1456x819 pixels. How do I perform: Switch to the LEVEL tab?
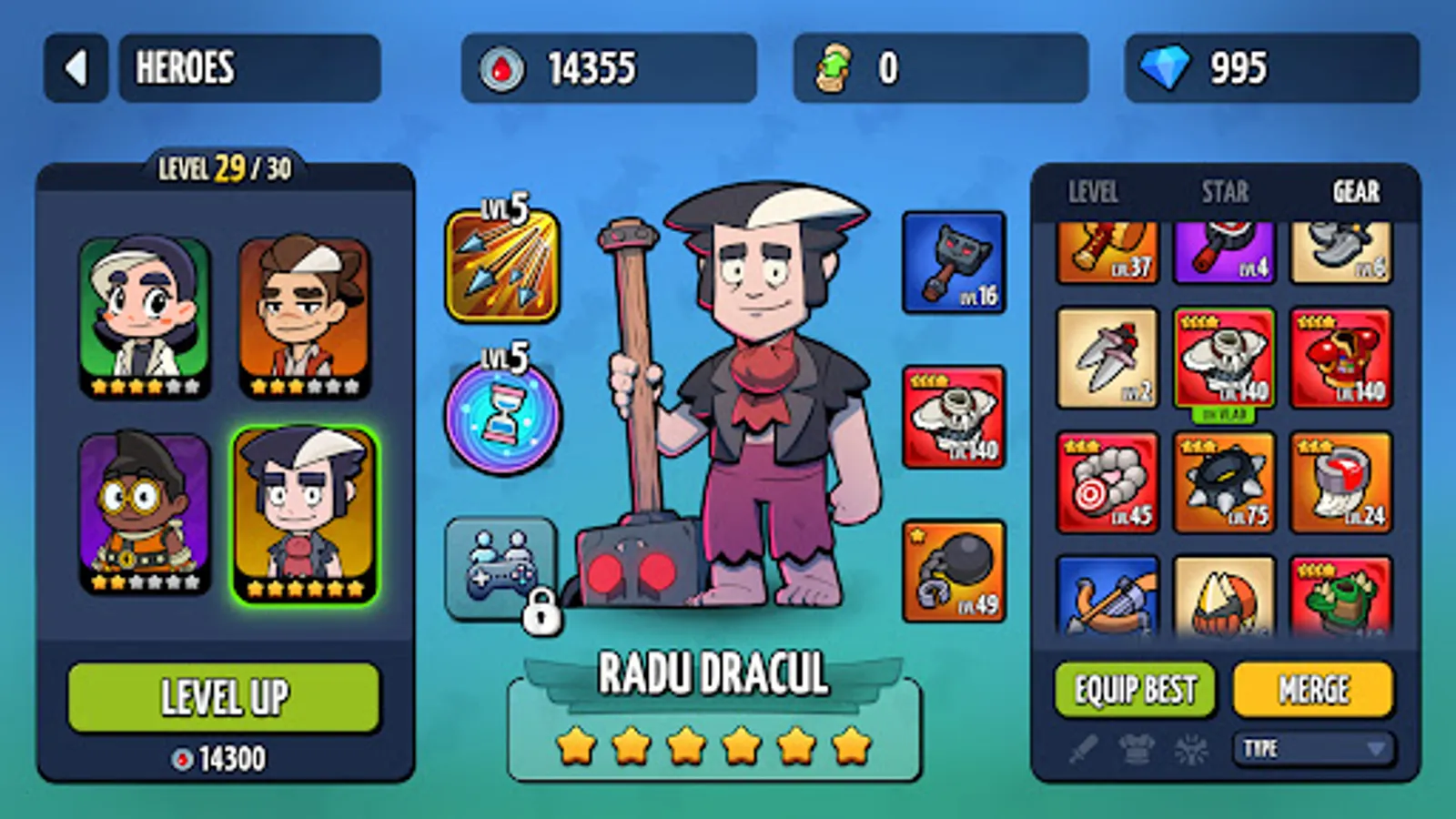pyautogui.click(x=1095, y=193)
